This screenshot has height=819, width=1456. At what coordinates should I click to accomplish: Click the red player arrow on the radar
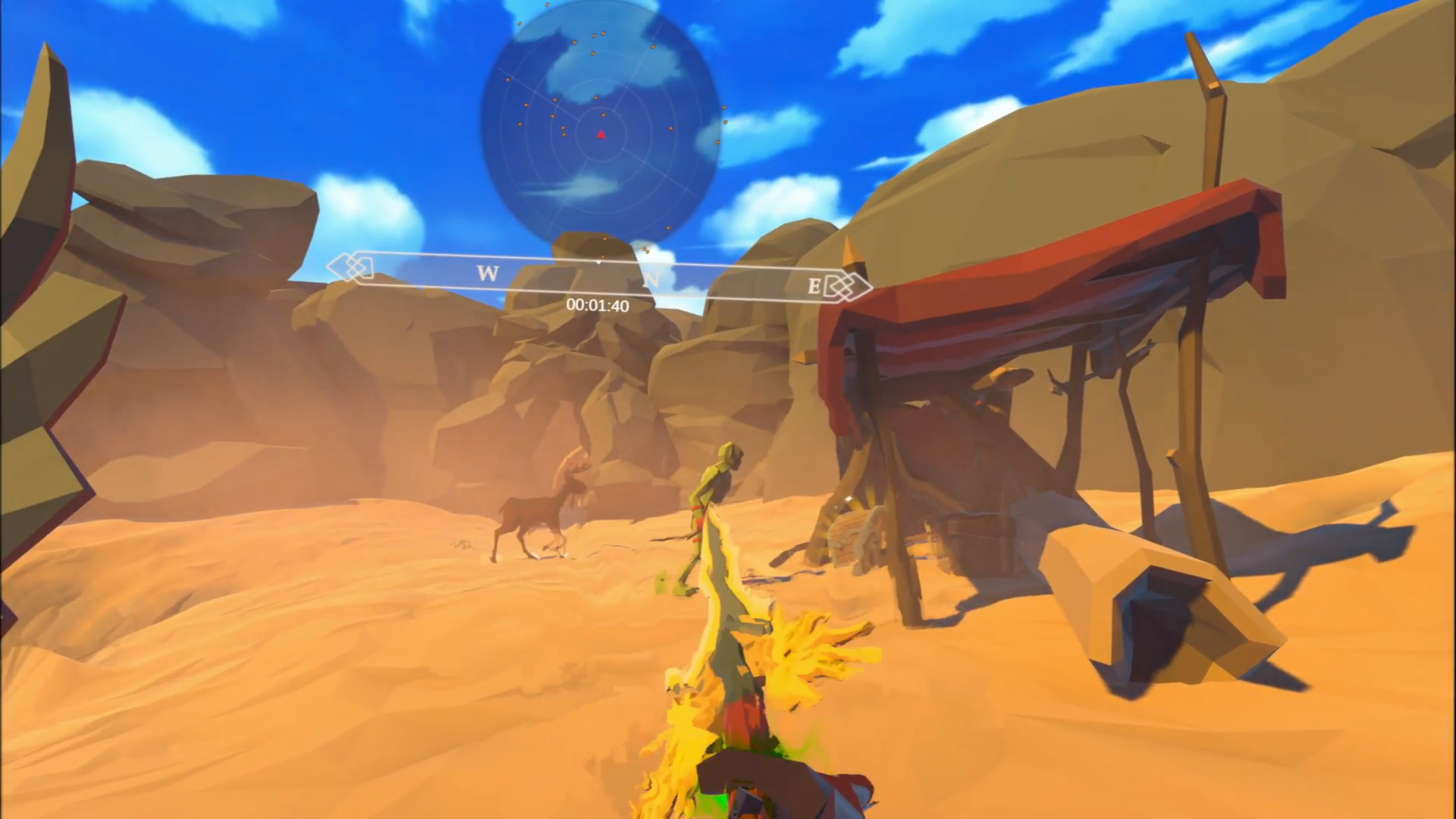(601, 135)
